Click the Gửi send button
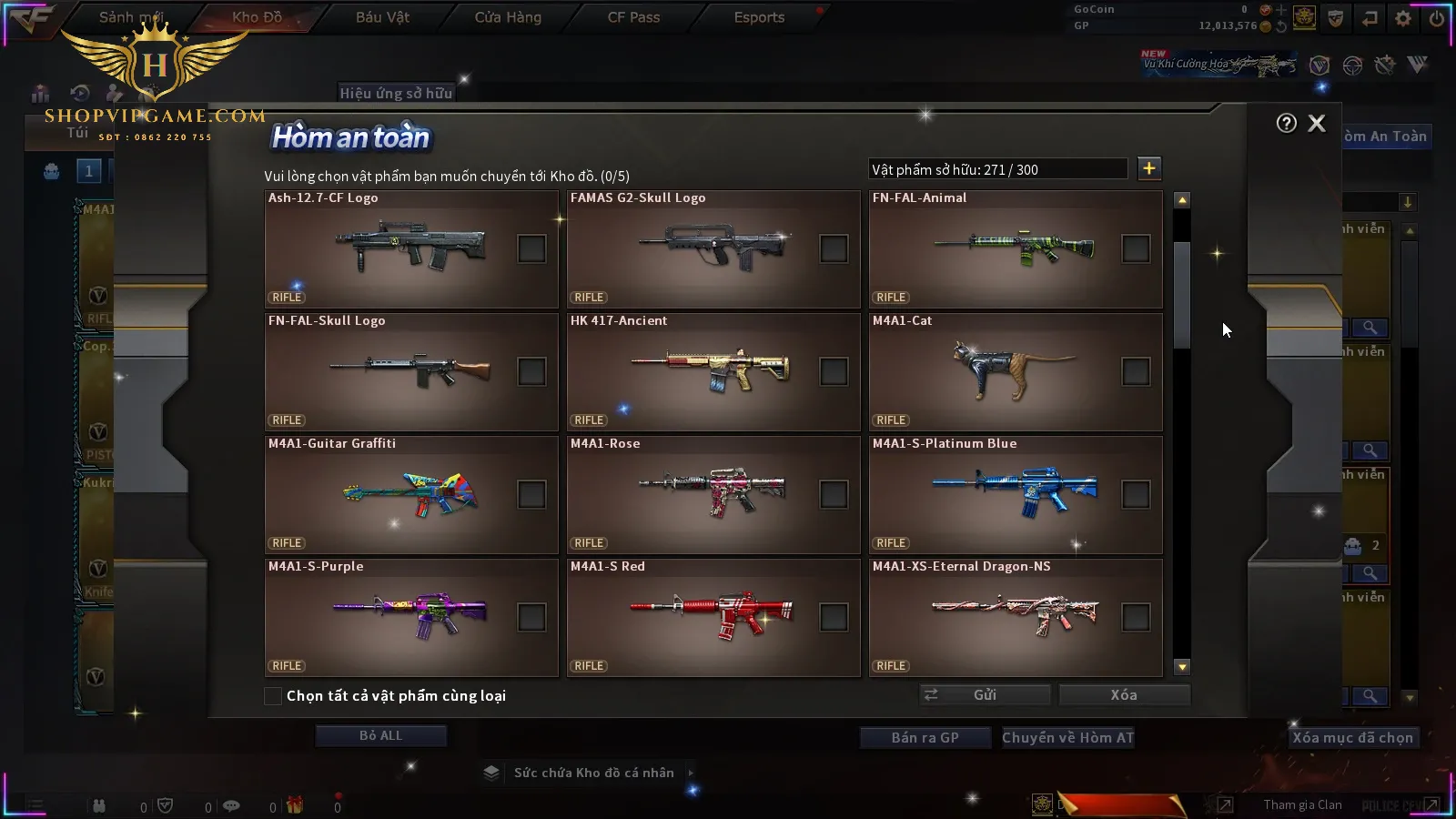This screenshot has width=1456, height=819. (x=985, y=695)
